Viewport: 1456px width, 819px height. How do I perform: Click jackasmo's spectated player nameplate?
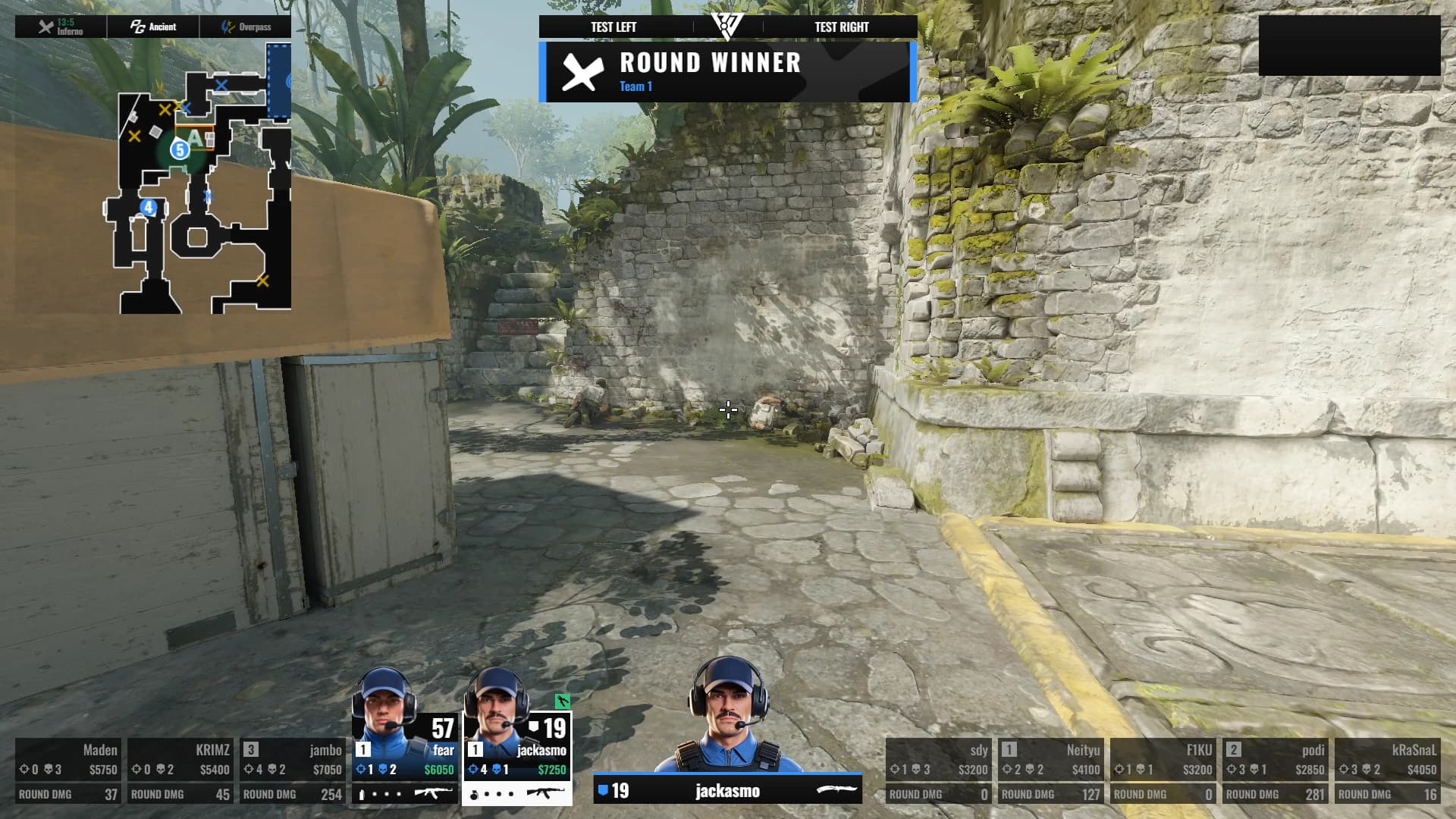pos(728,791)
